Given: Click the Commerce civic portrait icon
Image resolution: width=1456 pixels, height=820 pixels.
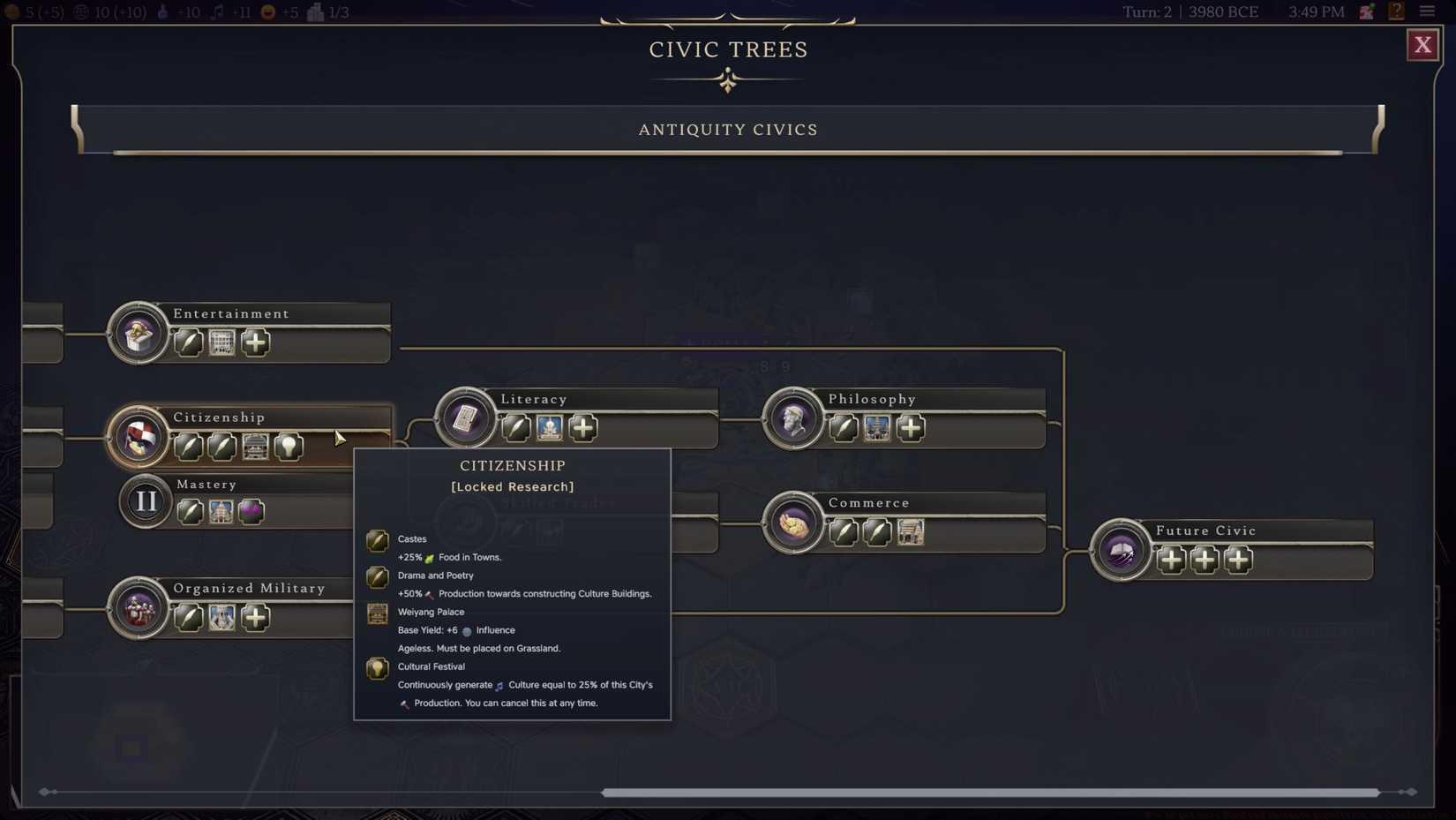Looking at the screenshot, I should tap(793, 523).
